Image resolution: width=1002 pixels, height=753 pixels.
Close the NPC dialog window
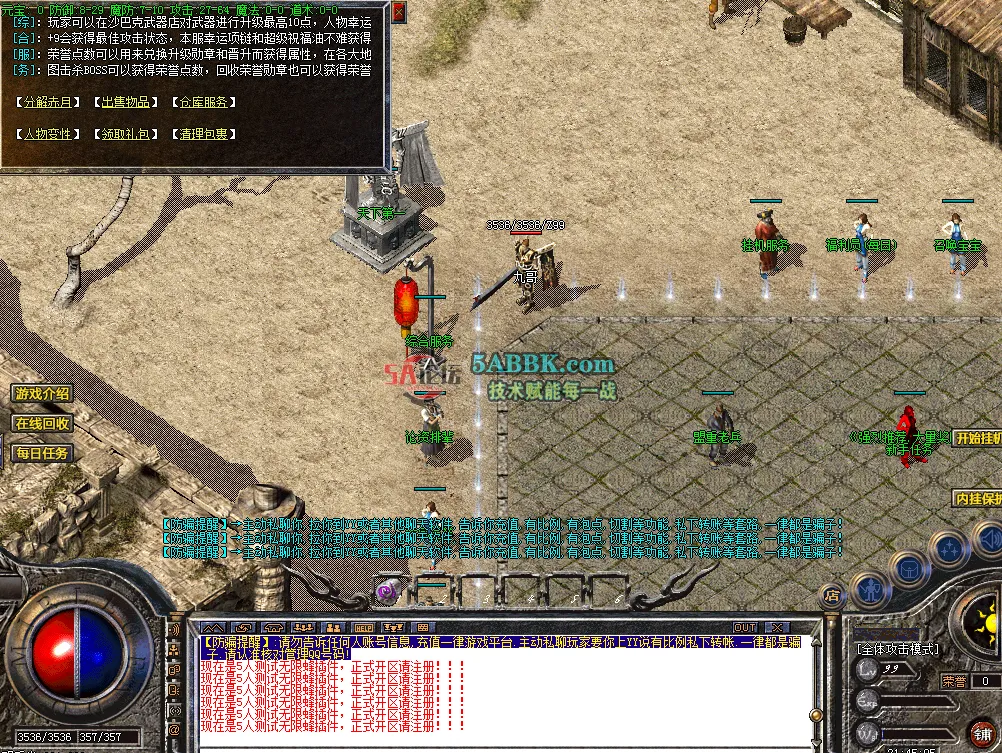coord(399,12)
